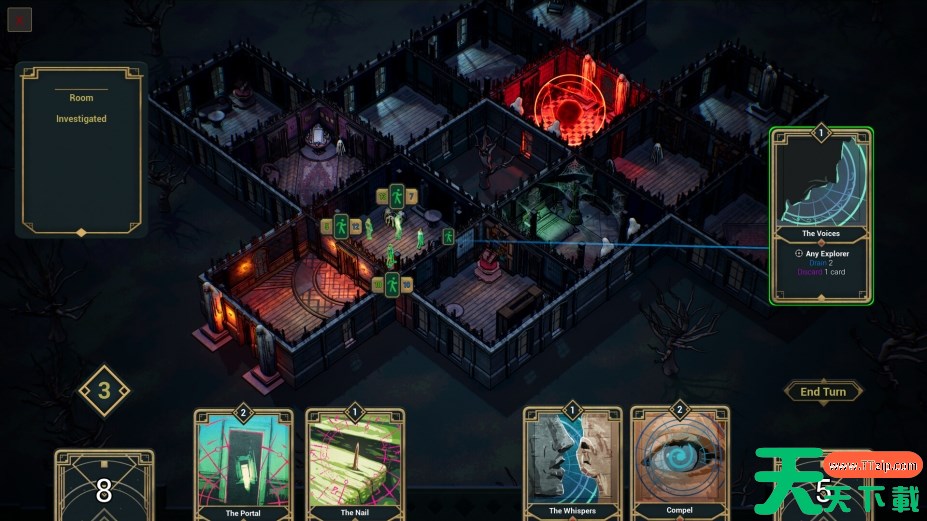The image size is (927, 521).
Task: Close with the red X button
Action: pyautogui.click(x=20, y=19)
